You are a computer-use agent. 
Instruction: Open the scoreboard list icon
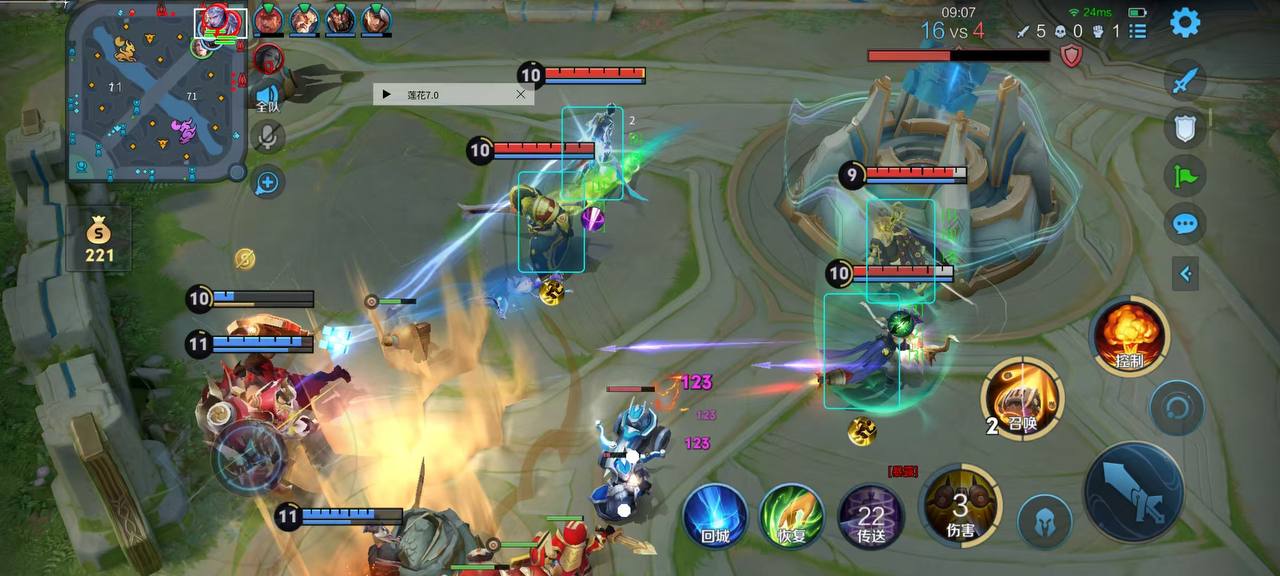pyautogui.click(x=1138, y=31)
